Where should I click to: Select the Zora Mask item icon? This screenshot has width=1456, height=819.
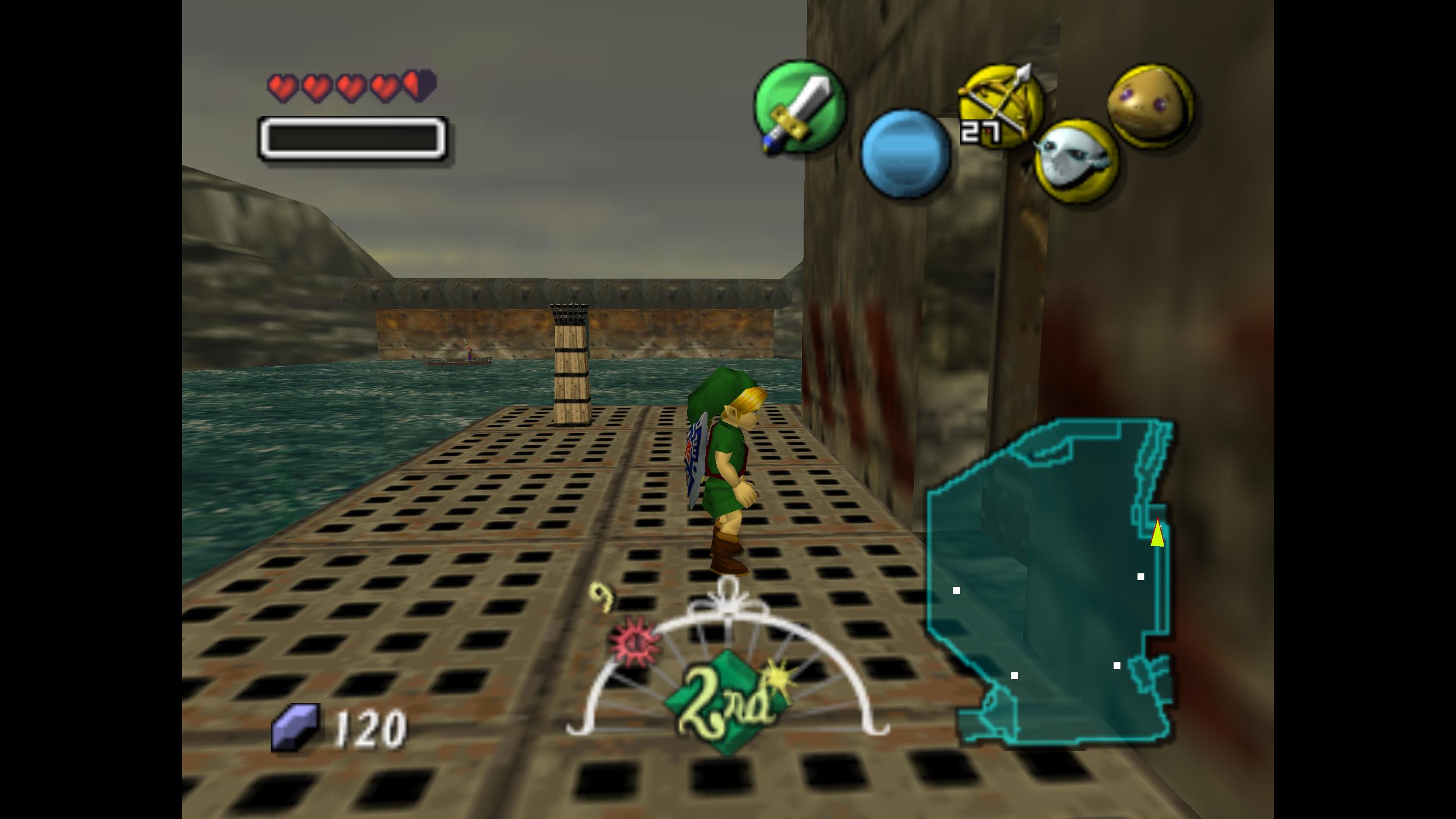pyautogui.click(x=1076, y=161)
